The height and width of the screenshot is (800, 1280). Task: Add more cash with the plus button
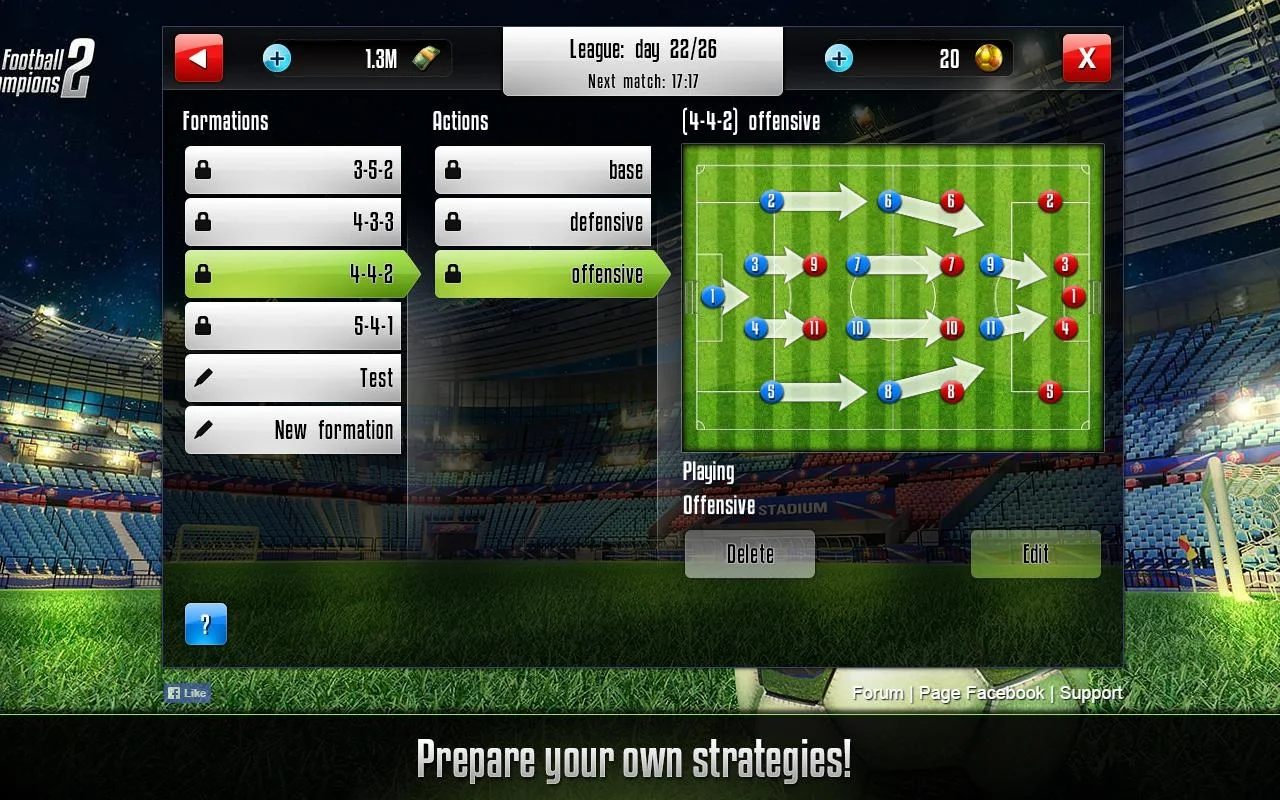pos(277,58)
